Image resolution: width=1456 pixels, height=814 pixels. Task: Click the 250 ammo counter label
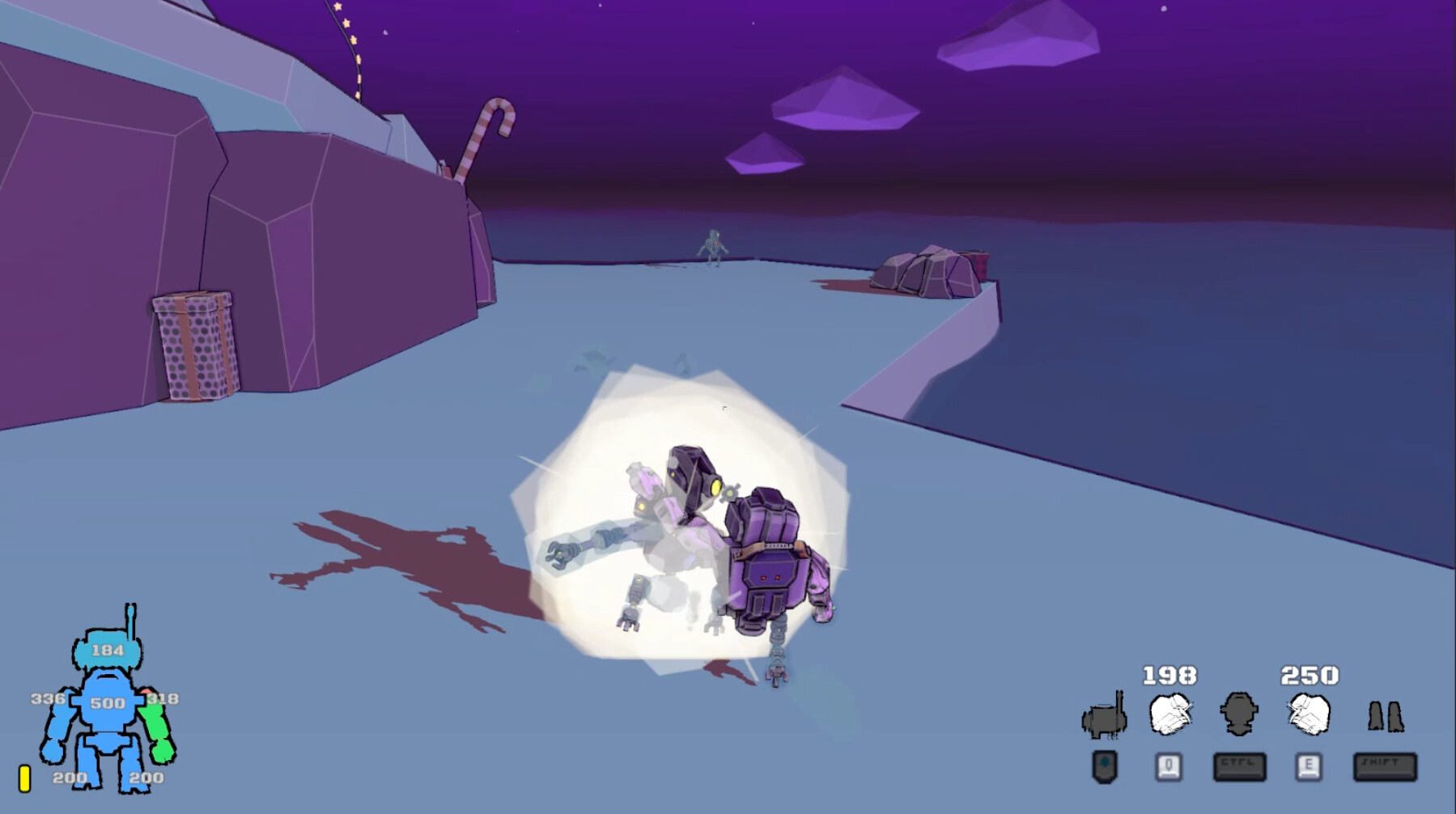pos(1310,674)
